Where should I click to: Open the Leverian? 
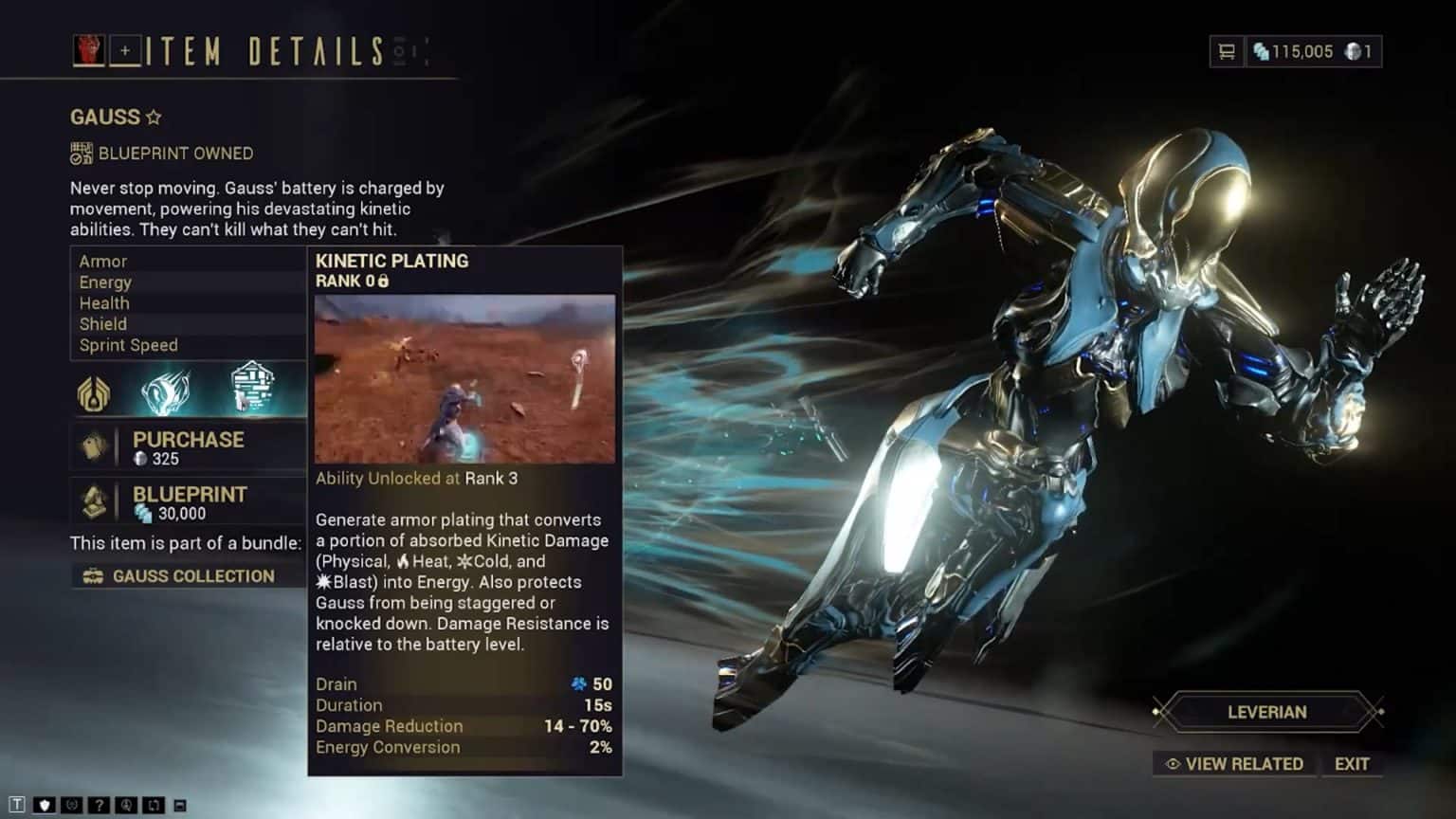(1266, 712)
